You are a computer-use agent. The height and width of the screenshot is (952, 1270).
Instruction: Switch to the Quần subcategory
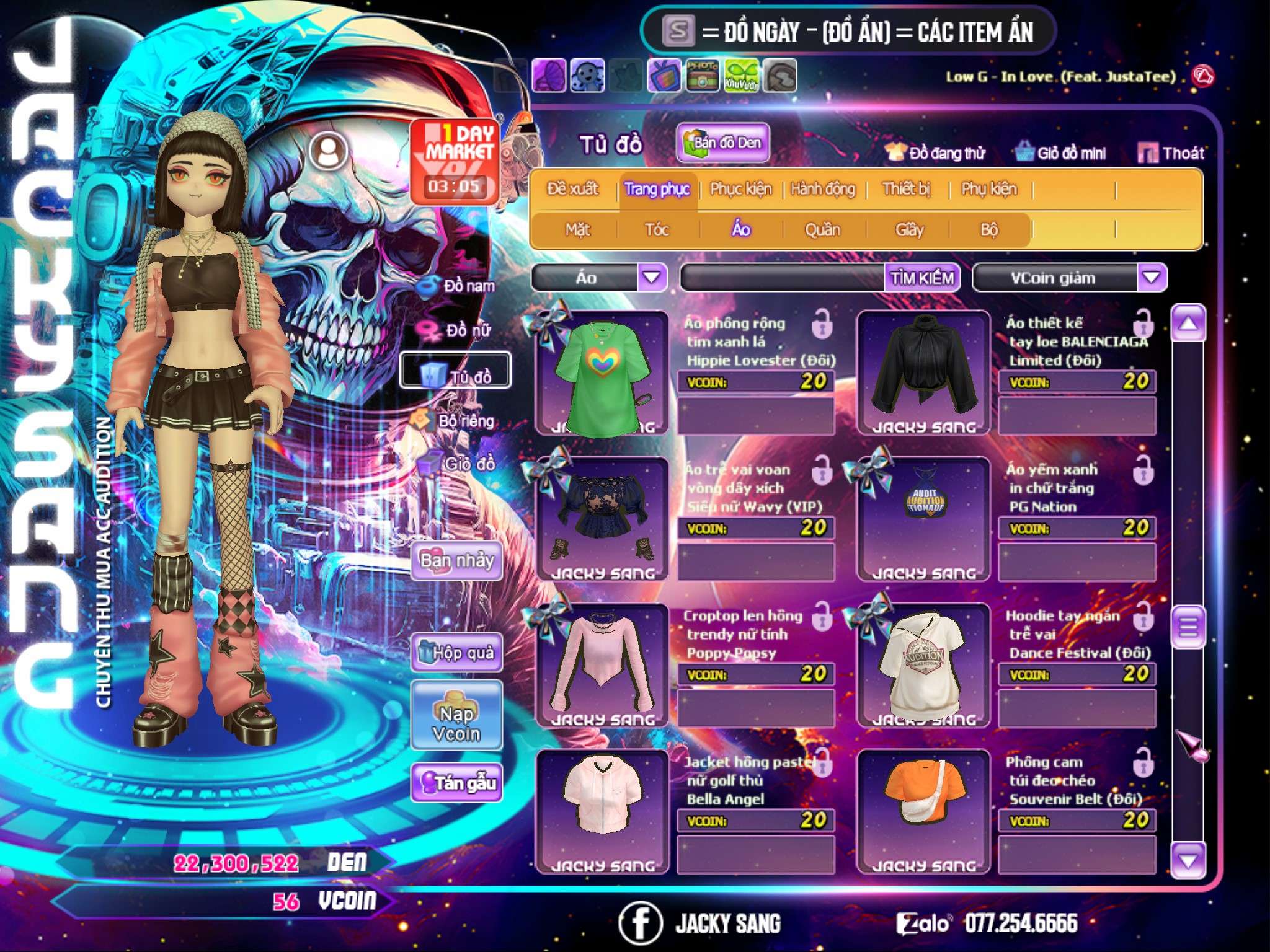822,230
